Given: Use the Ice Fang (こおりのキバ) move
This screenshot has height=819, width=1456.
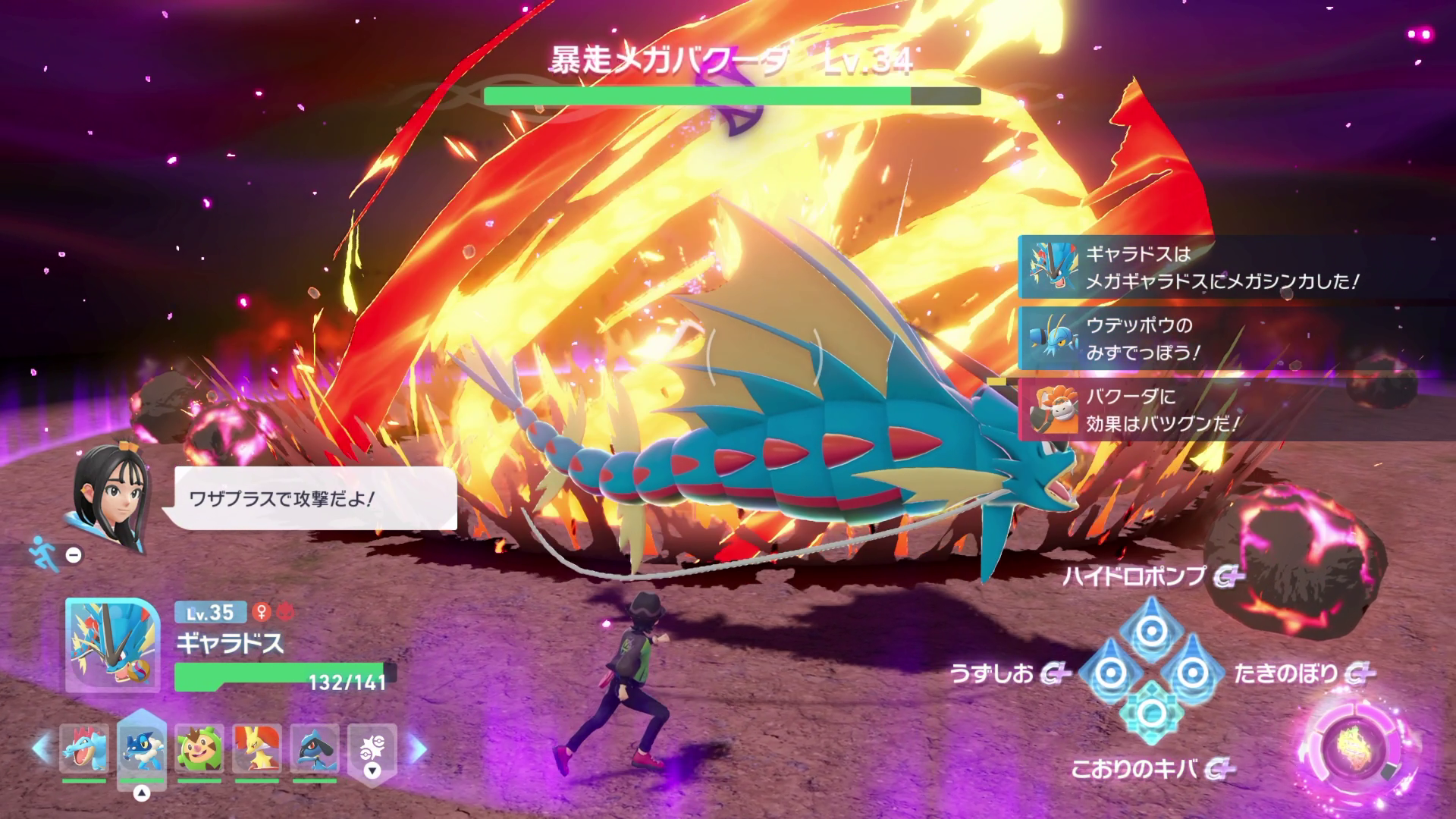Looking at the screenshot, I should coord(1151,713).
